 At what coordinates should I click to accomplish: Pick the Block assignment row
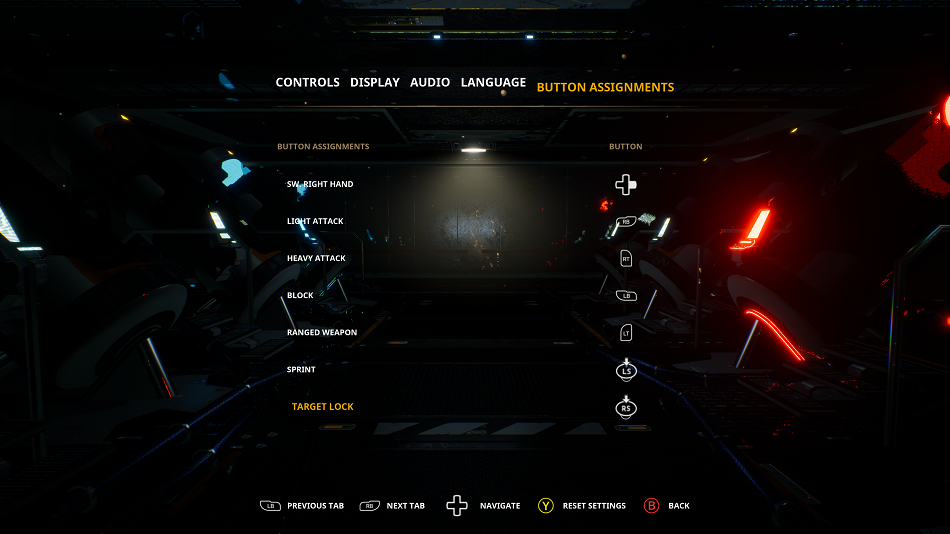pyautogui.click(x=300, y=296)
